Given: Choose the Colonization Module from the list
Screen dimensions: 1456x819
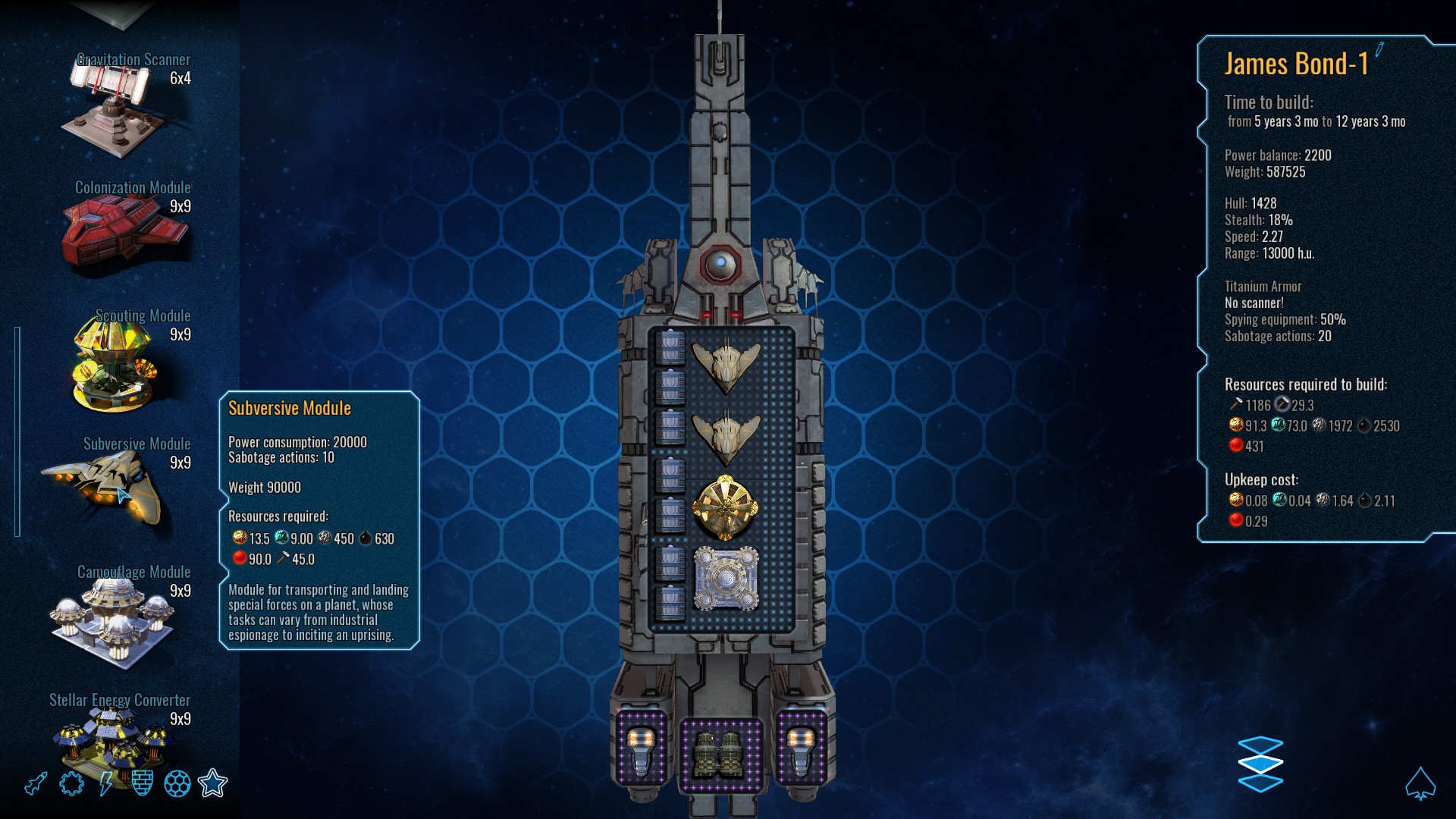Looking at the screenshot, I should click(125, 227).
